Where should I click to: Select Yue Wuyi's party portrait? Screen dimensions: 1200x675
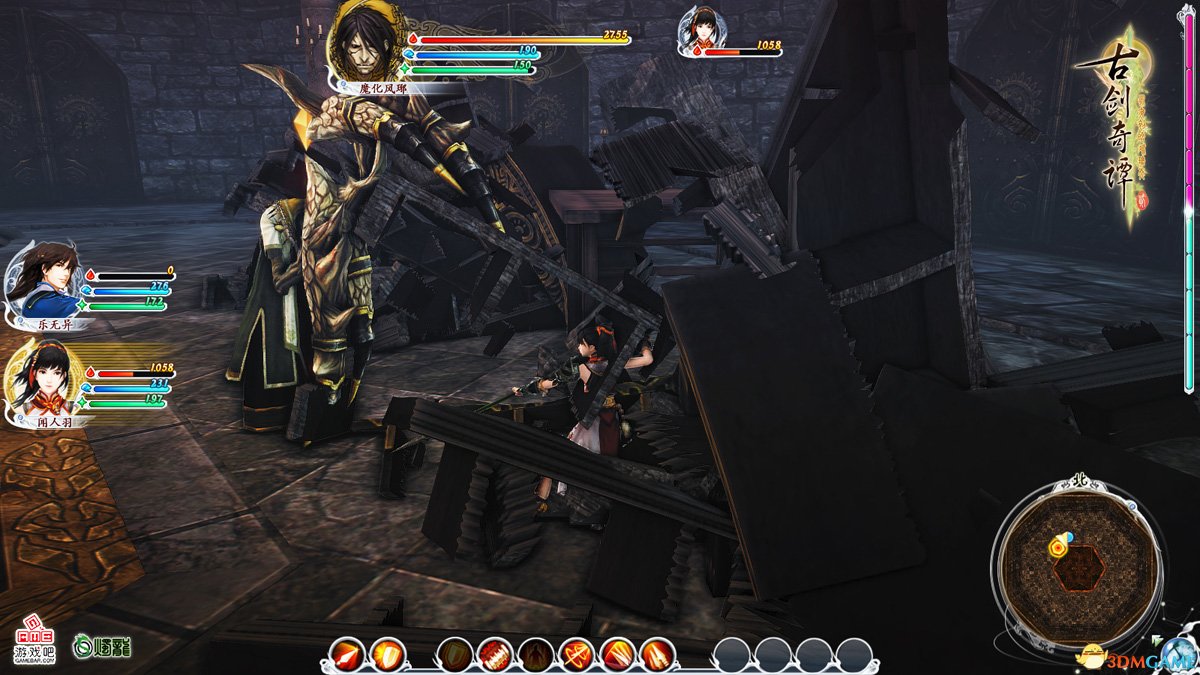click(x=42, y=283)
